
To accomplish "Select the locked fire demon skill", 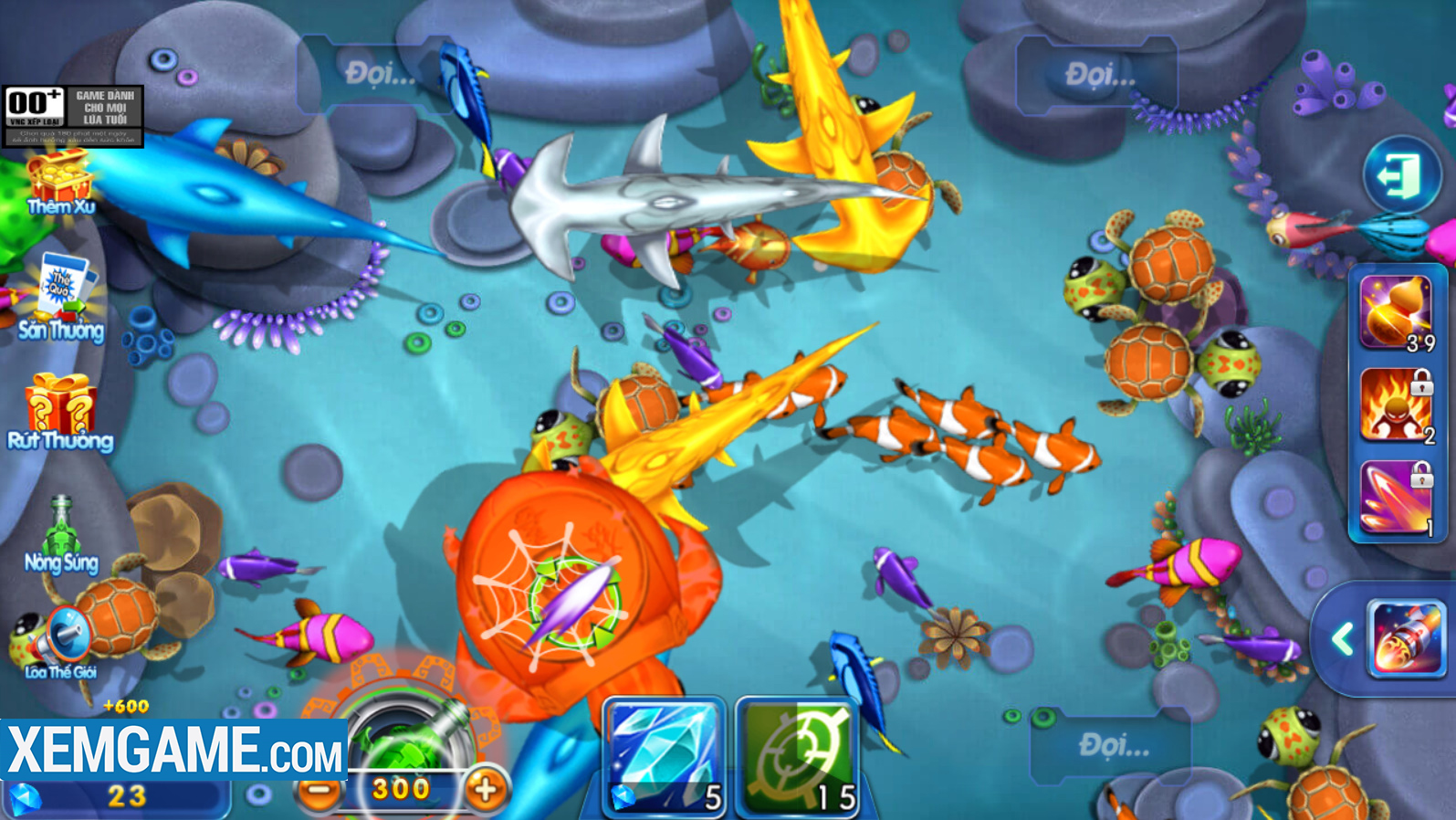I will click(x=1396, y=405).
